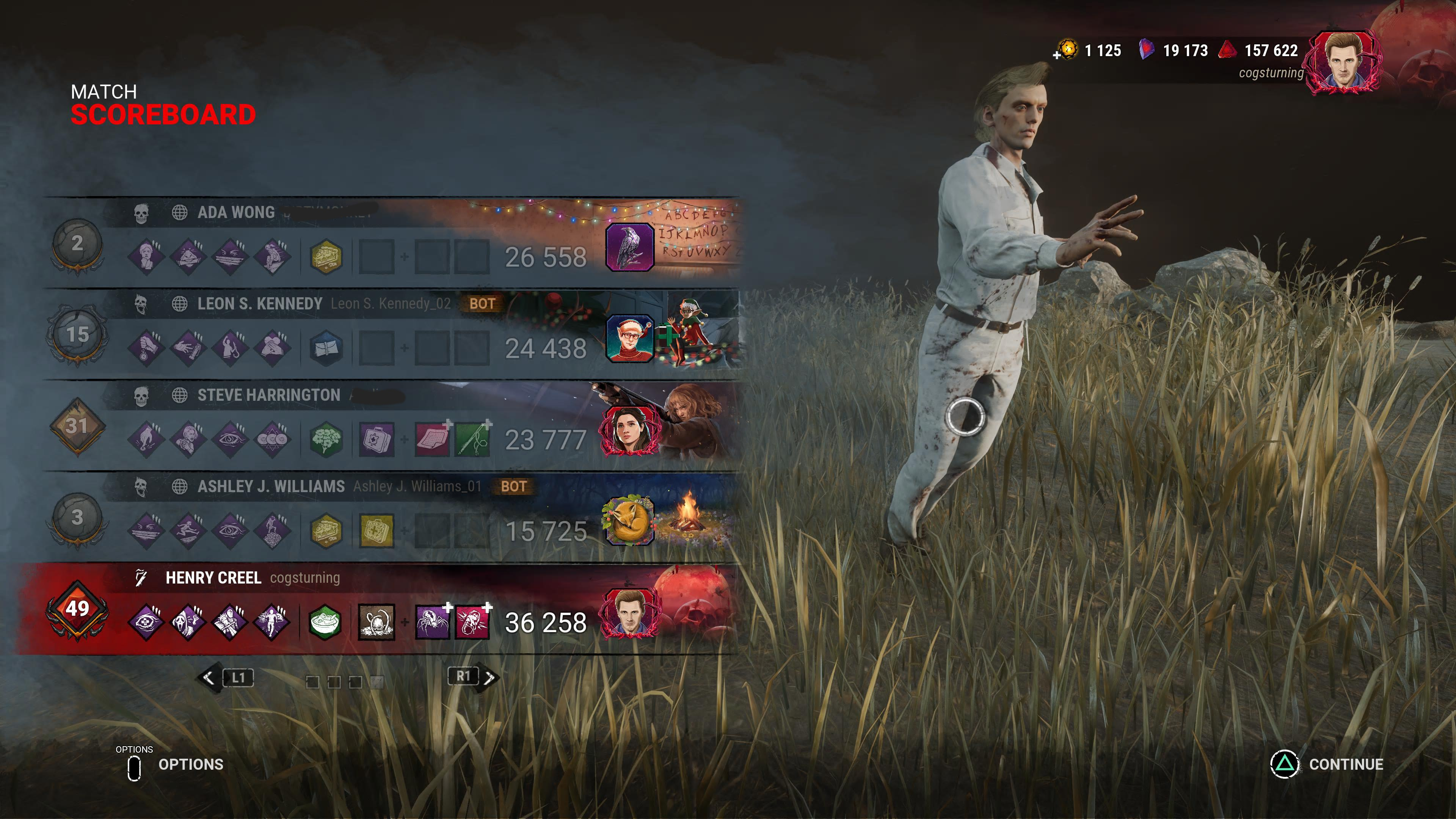Inspect Steve Harrington's green tree offering
The height and width of the screenshot is (819, 1456).
(x=326, y=440)
